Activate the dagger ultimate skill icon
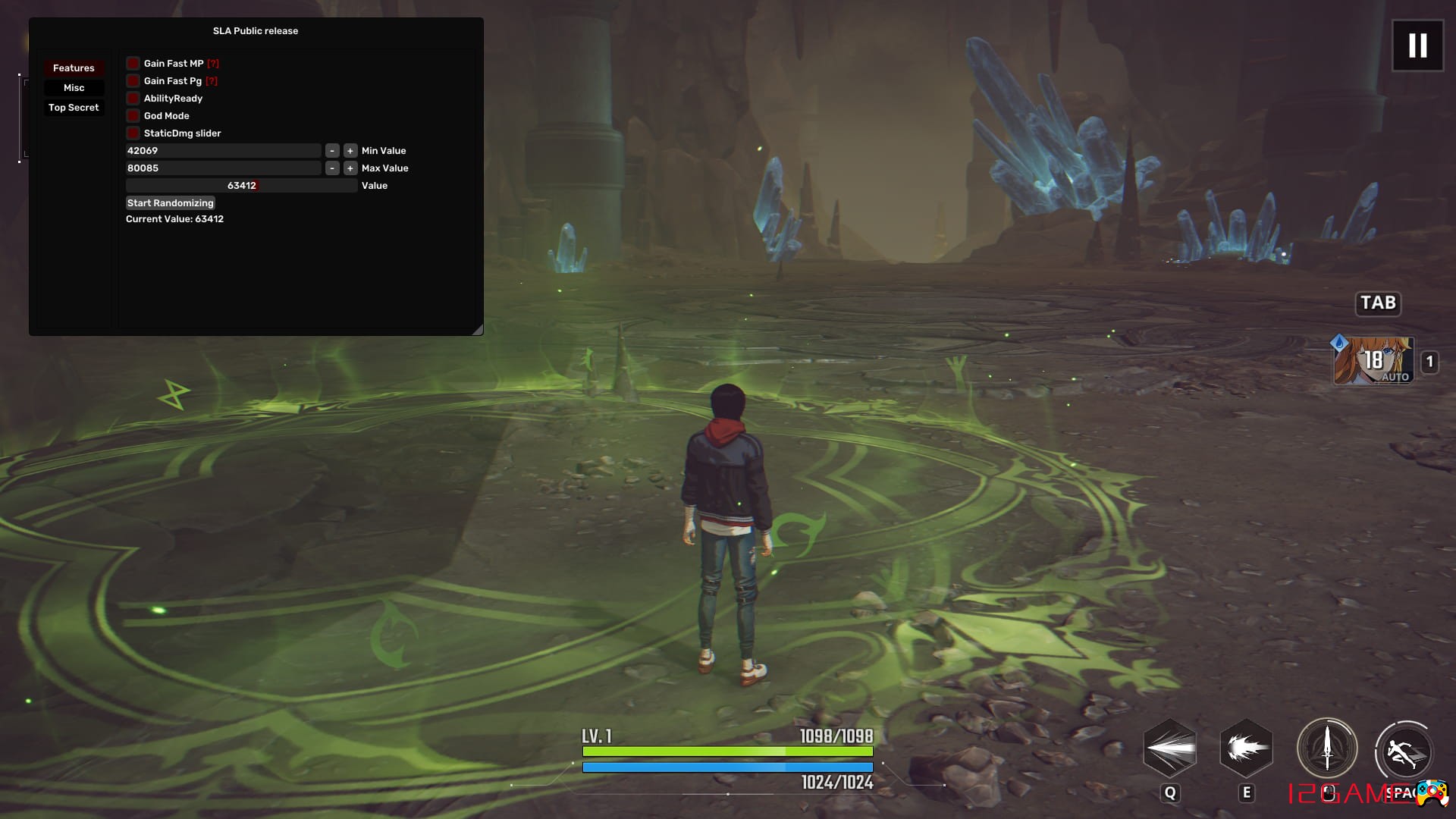The height and width of the screenshot is (819, 1456). point(1326,748)
